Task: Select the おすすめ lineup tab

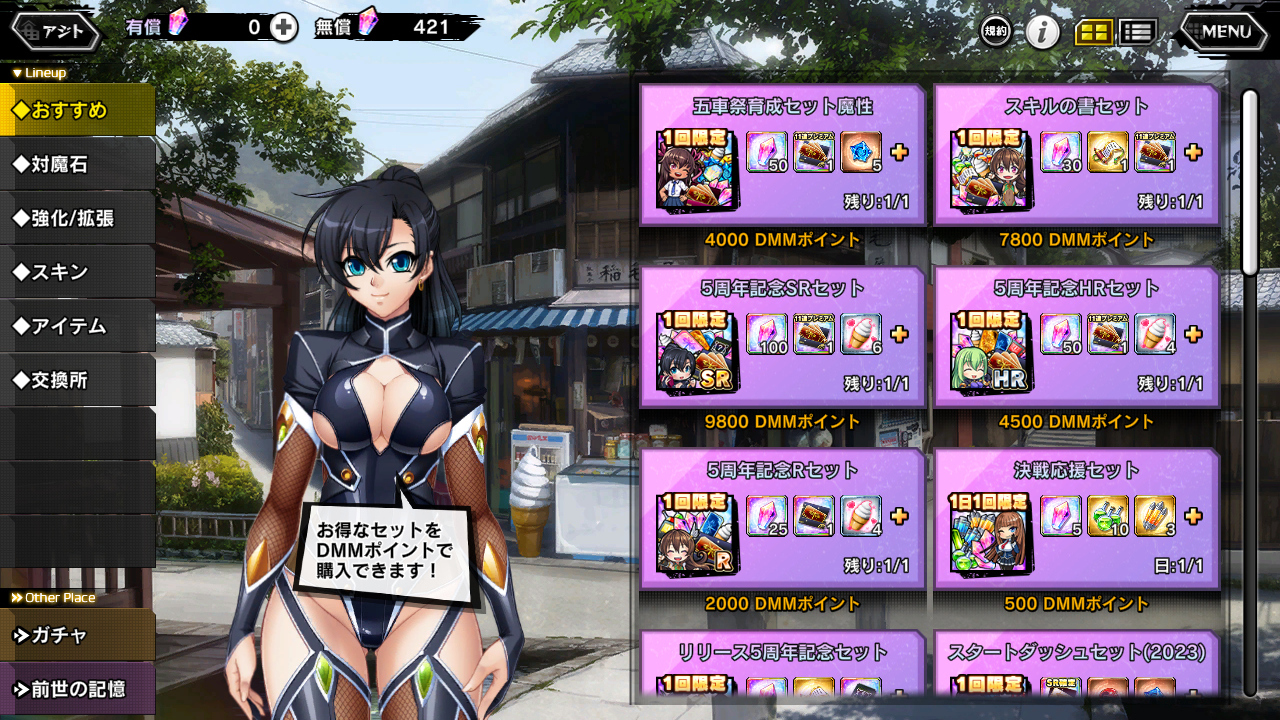Action: (77, 110)
